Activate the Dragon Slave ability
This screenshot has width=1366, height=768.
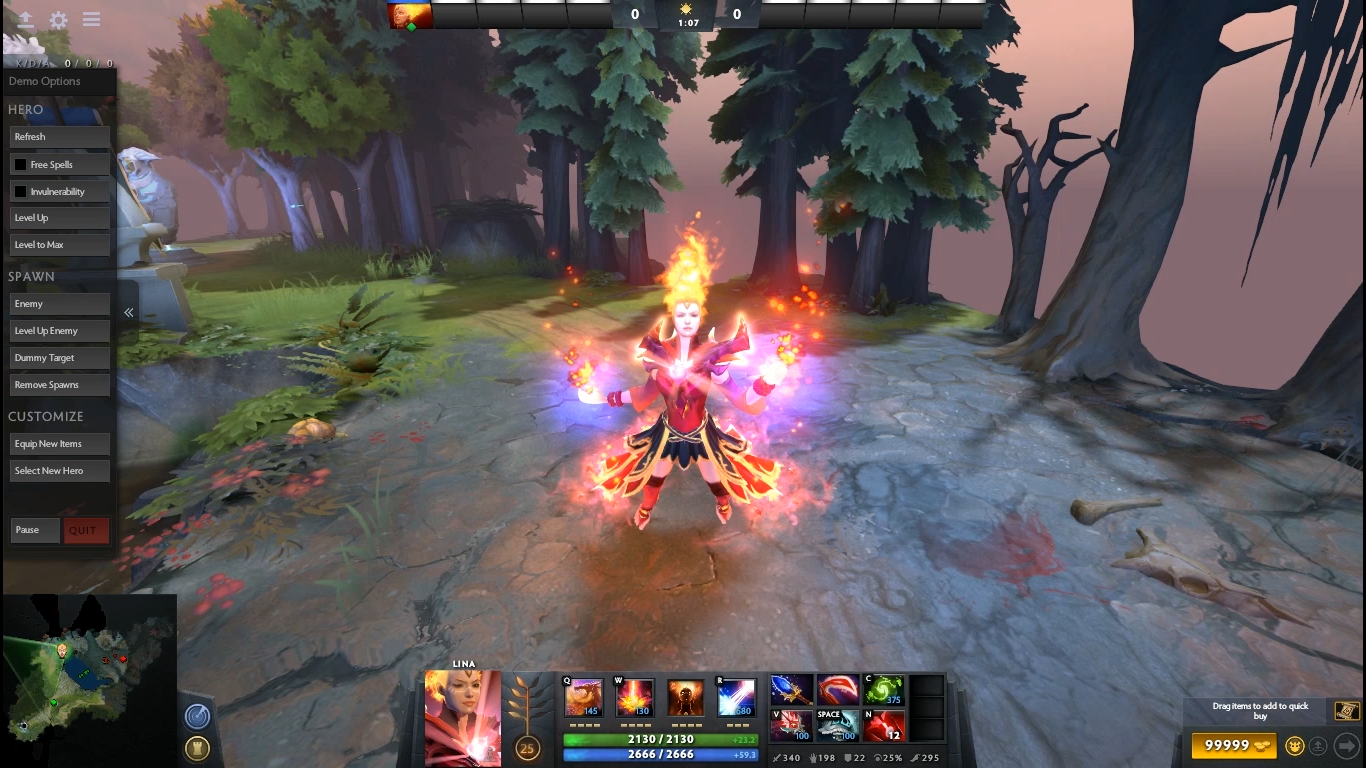pos(584,698)
